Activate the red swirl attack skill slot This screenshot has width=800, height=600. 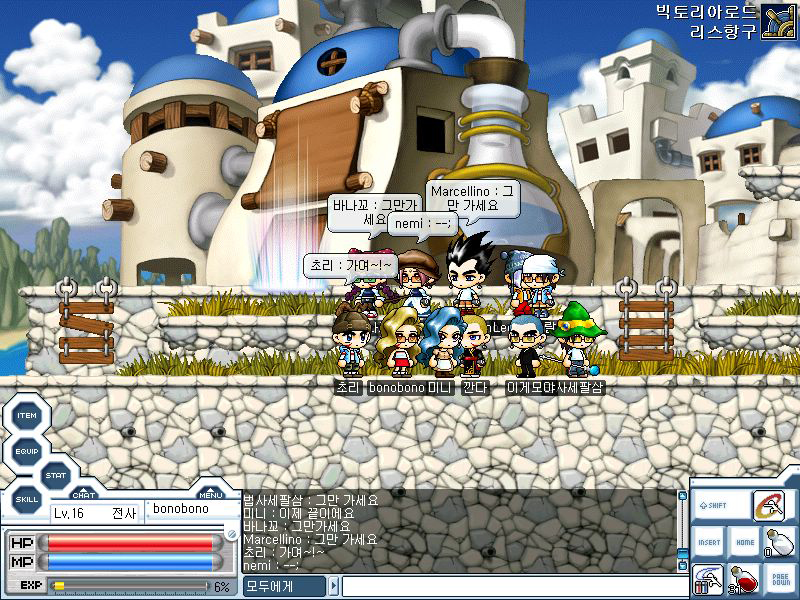pyautogui.click(x=768, y=507)
